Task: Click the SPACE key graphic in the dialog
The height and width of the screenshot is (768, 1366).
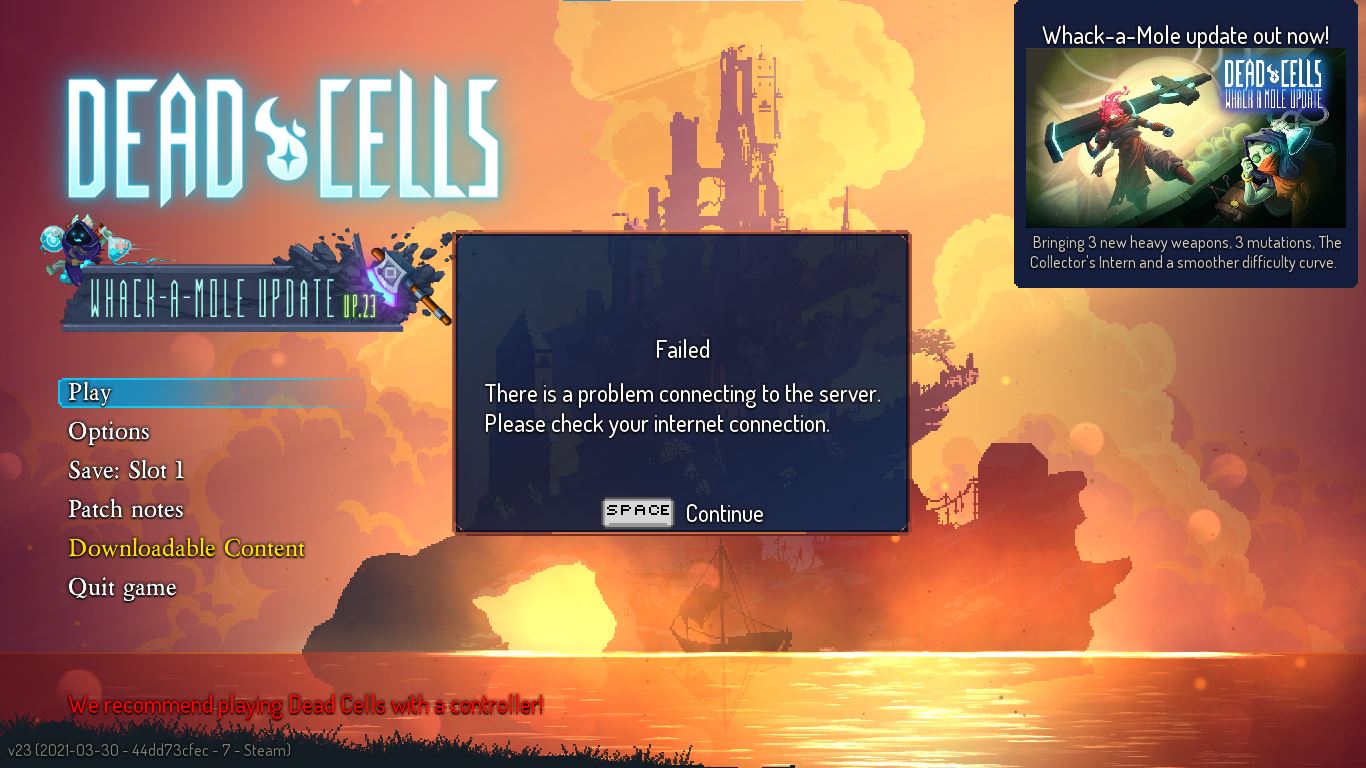Action: tap(638, 512)
